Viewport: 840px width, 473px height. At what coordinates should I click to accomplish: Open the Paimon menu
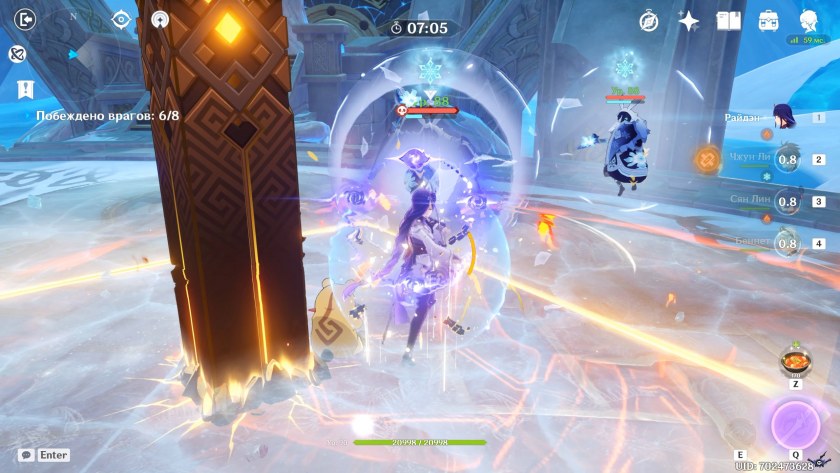[809, 20]
